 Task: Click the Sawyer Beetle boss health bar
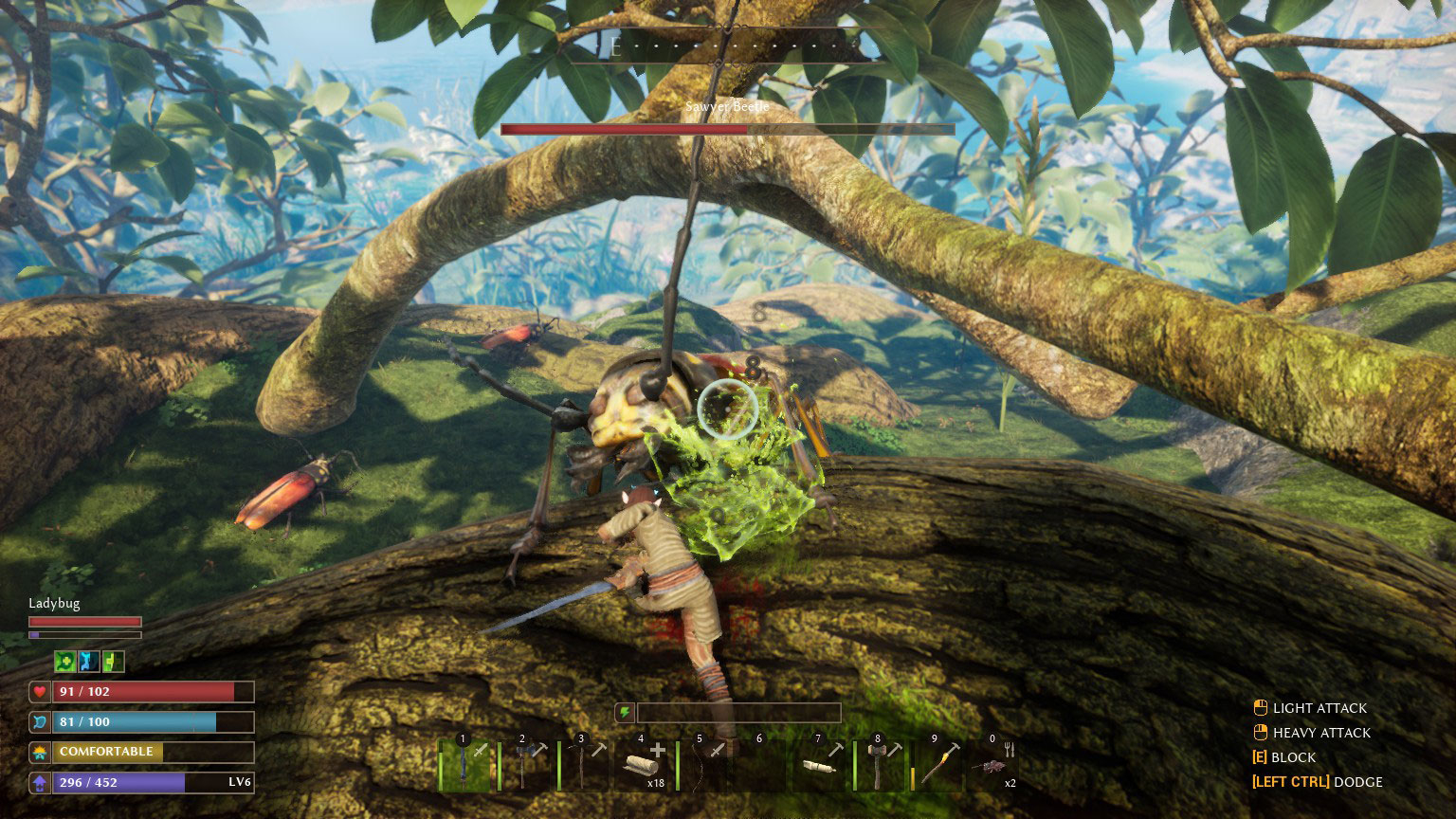[728, 129]
